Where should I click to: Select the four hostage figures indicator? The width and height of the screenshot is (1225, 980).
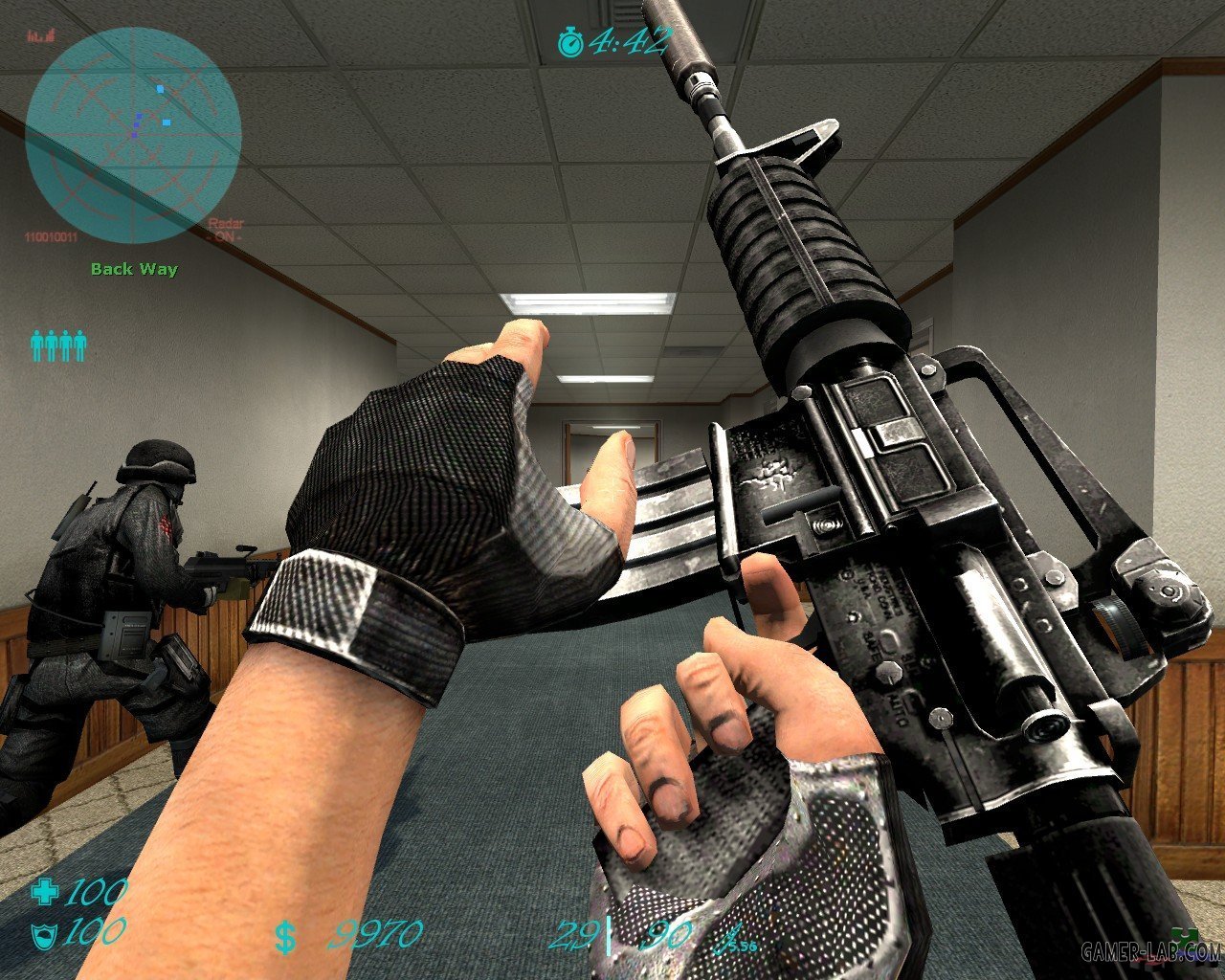point(58,345)
